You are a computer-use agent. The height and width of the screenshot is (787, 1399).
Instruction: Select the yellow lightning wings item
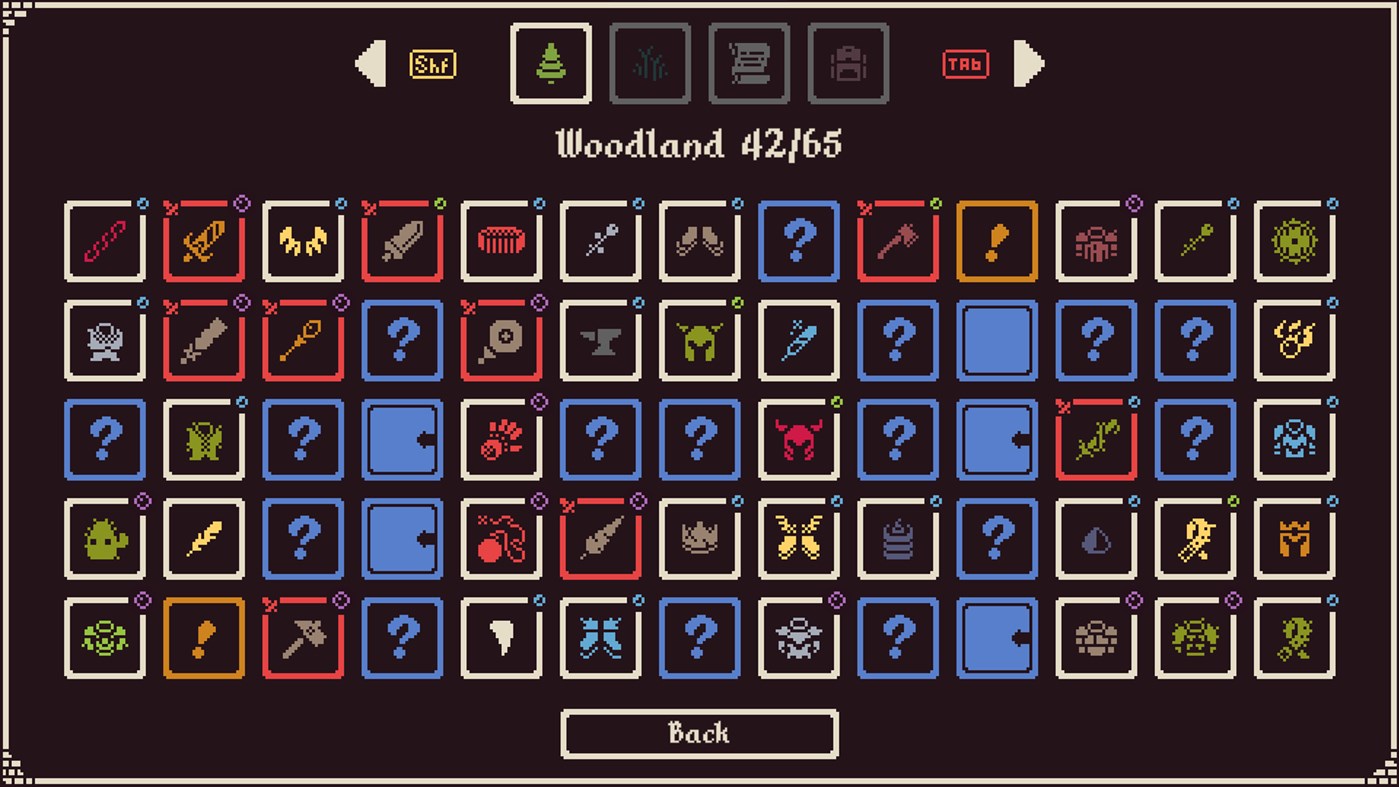click(x=302, y=240)
